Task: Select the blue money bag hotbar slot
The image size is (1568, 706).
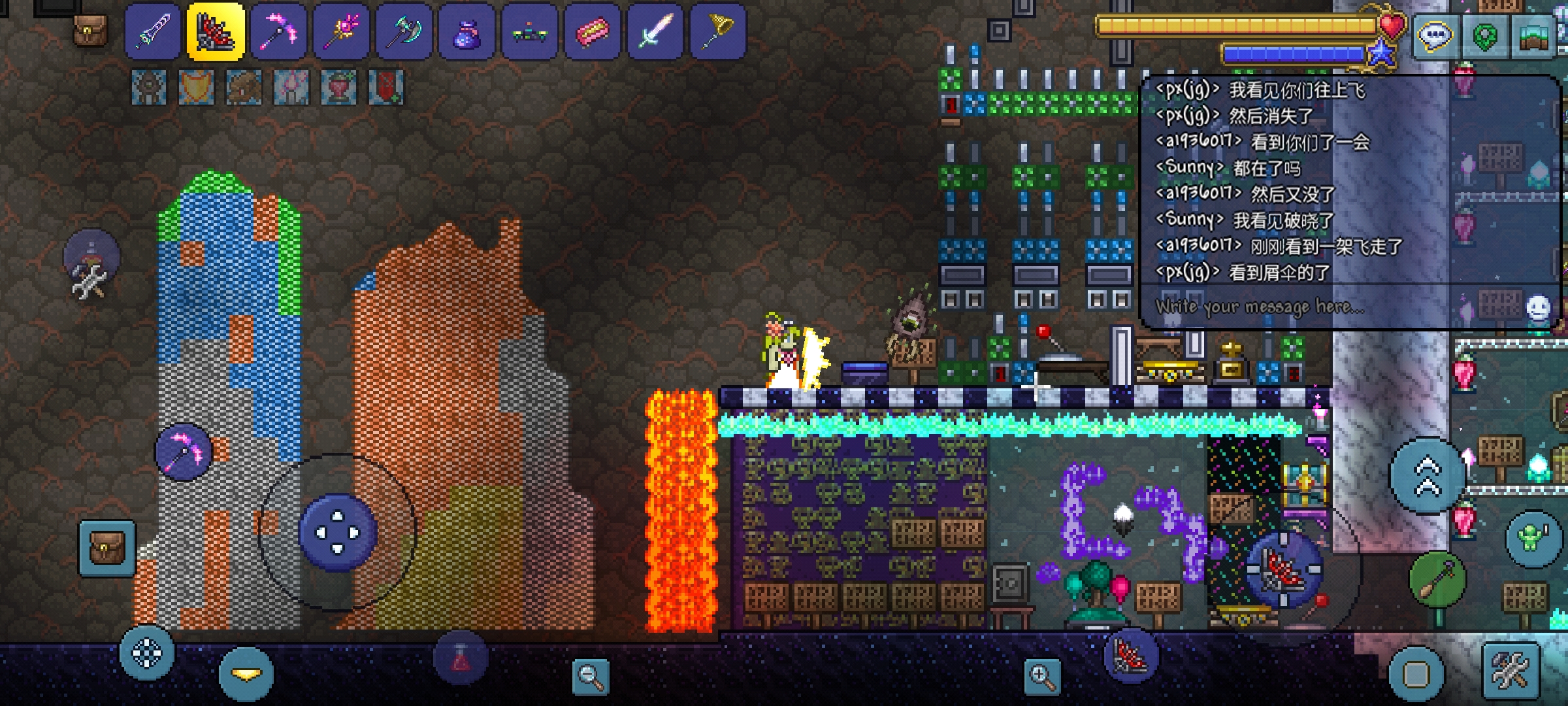Action: pos(466,31)
